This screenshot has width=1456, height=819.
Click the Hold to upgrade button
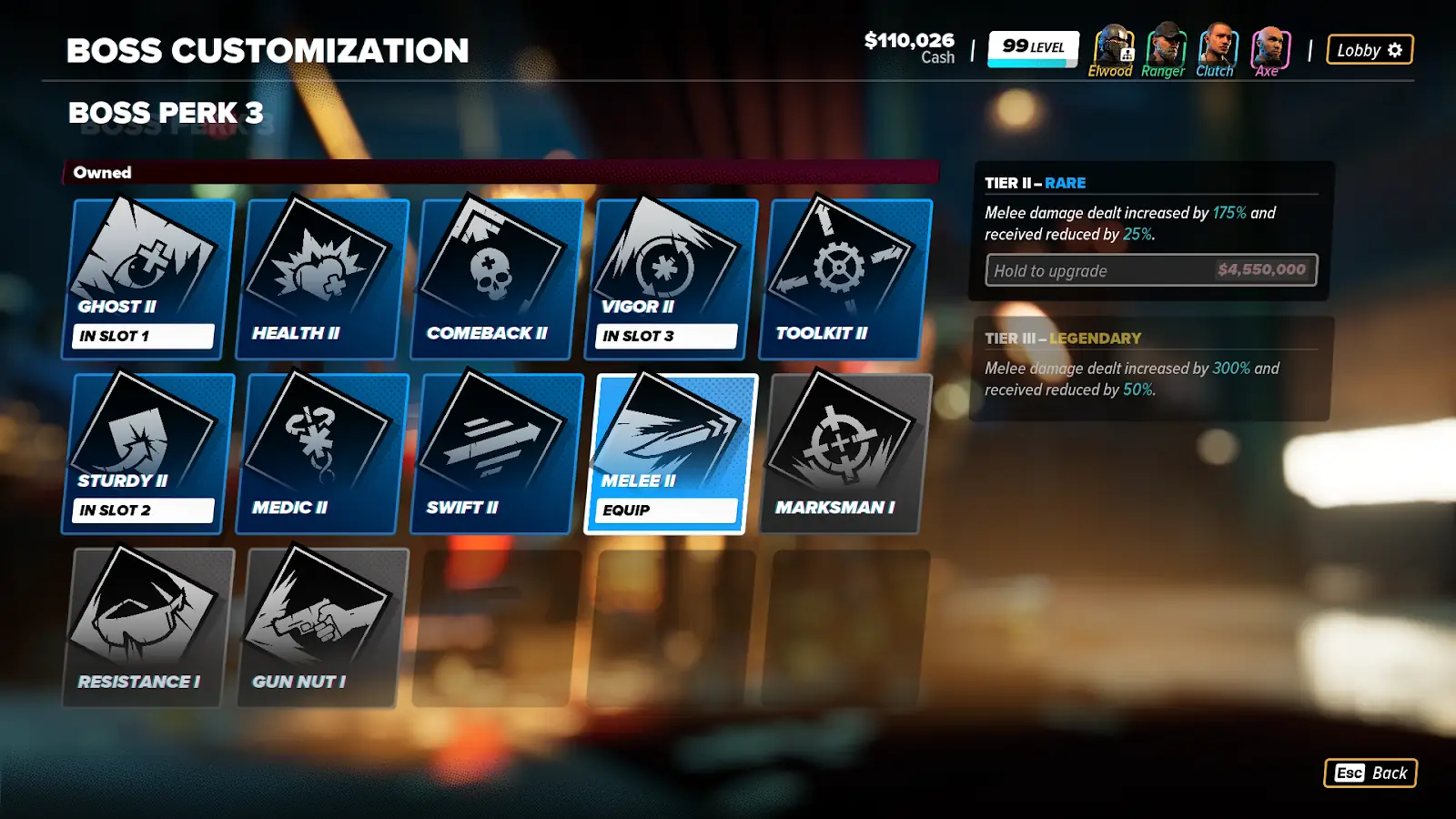pyautogui.click(x=1151, y=270)
